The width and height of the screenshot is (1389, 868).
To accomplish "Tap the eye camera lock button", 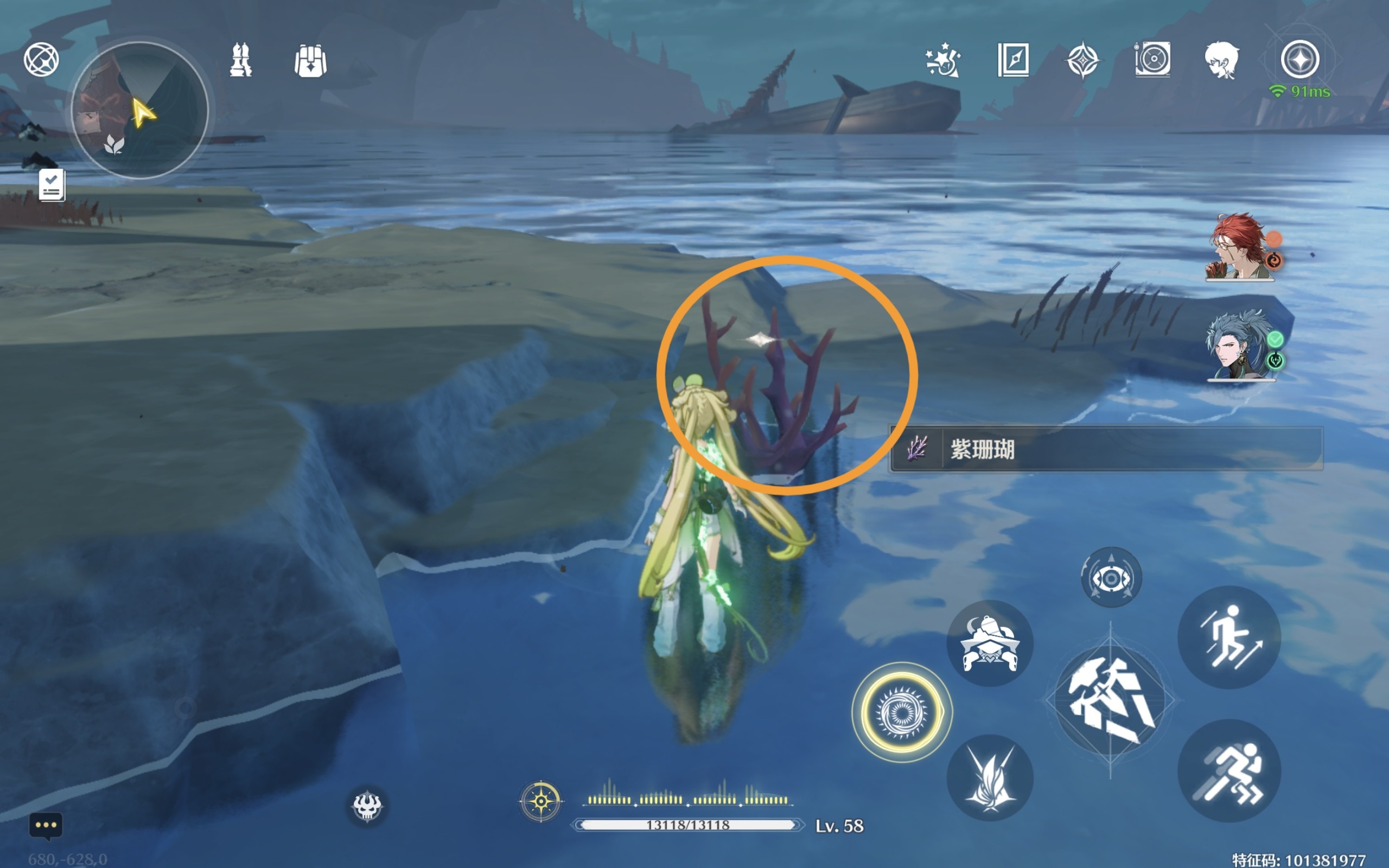I will pyautogui.click(x=1111, y=578).
